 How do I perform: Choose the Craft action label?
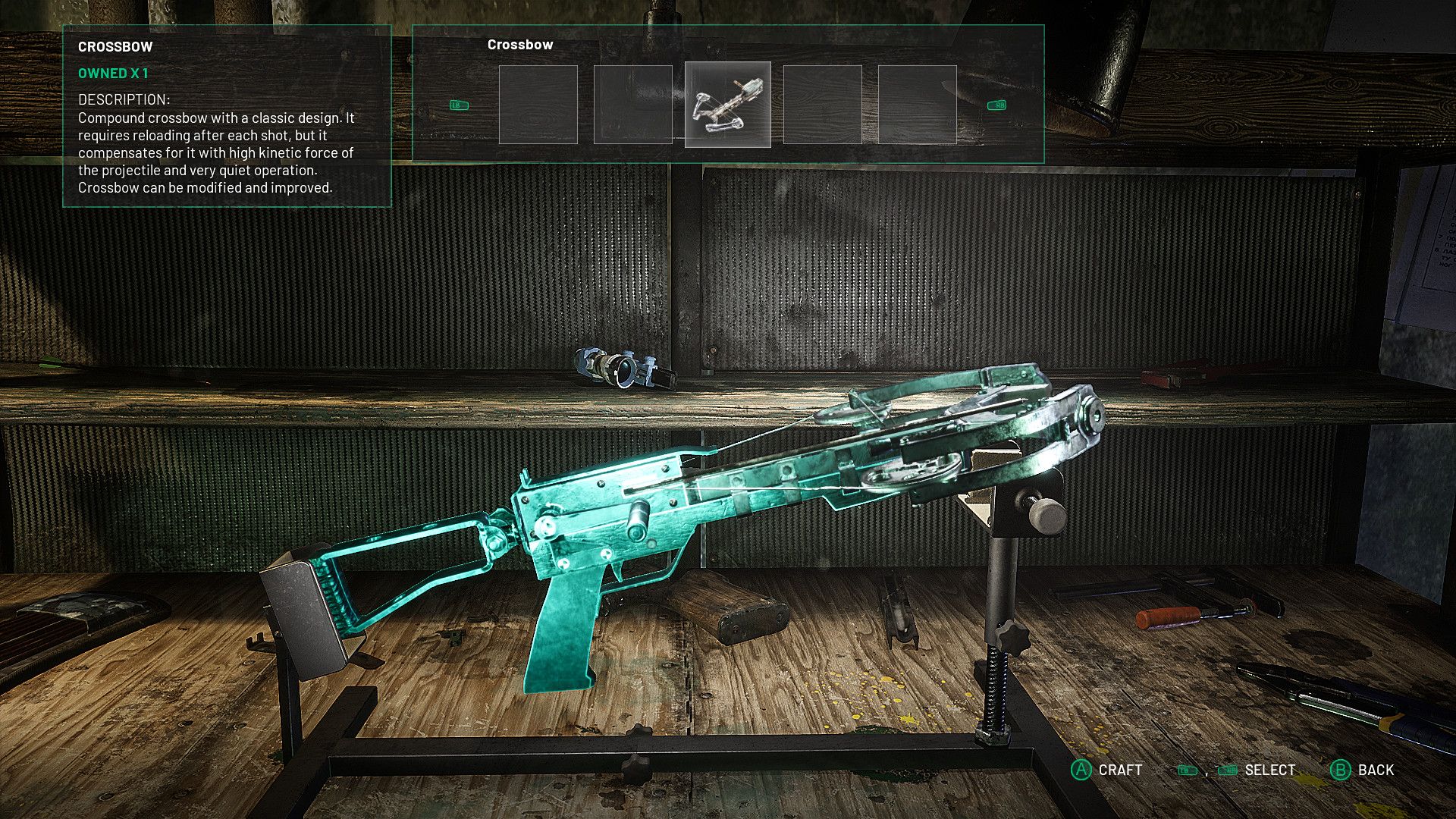[x=1119, y=770]
